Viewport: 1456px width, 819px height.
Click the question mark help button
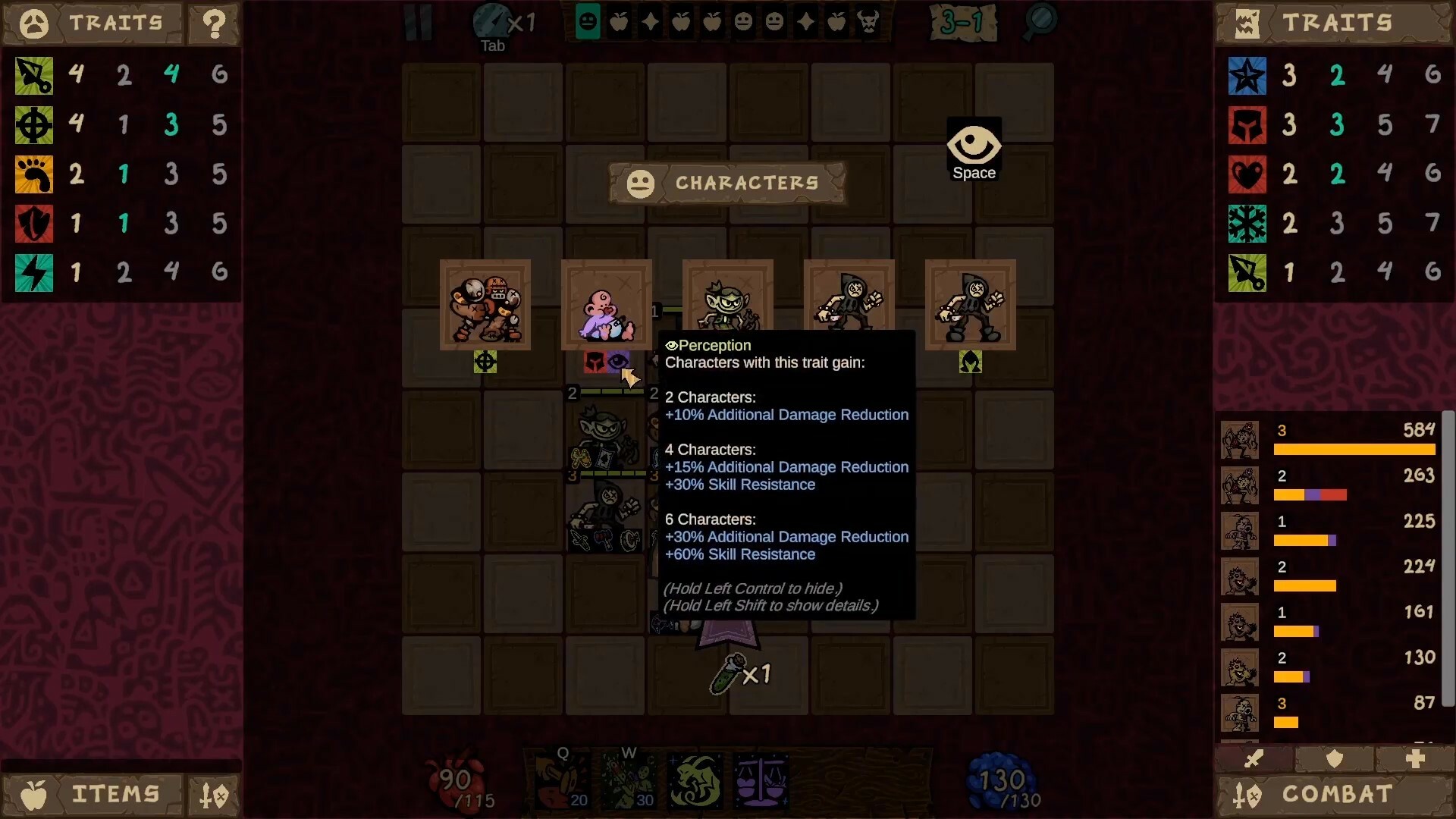pyautogui.click(x=215, y=24)
